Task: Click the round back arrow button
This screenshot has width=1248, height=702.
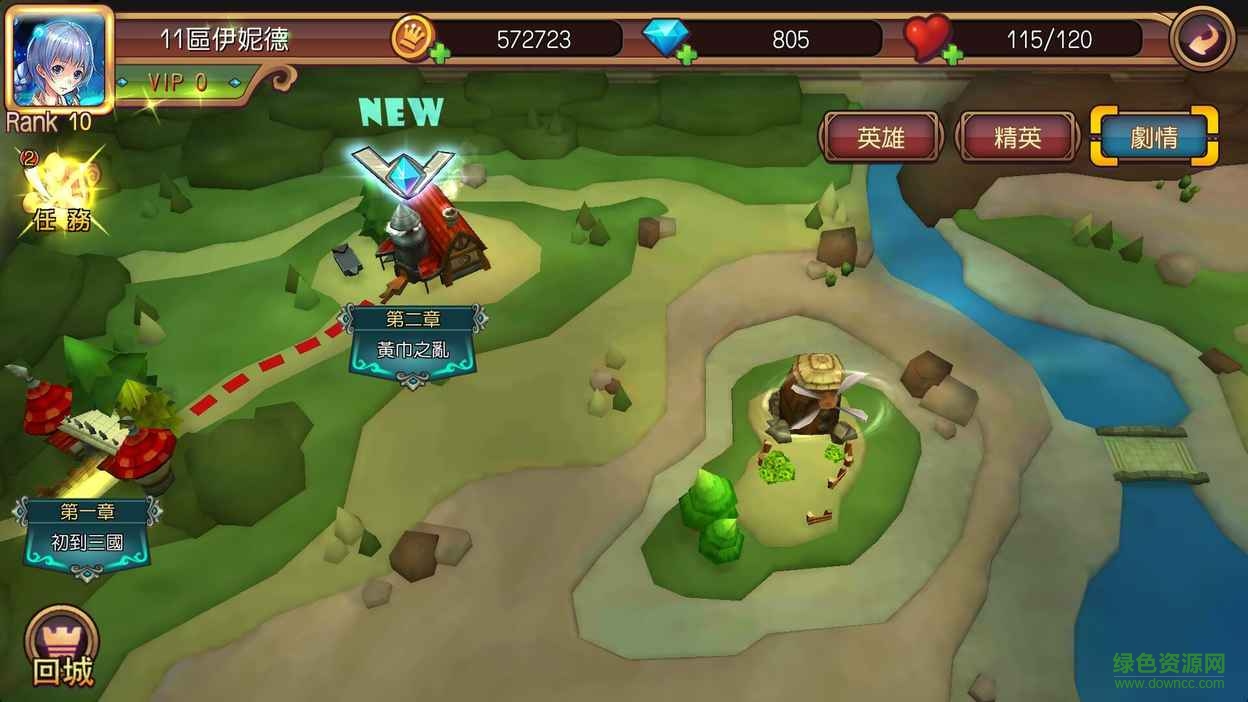Action: pos(1202,39)
